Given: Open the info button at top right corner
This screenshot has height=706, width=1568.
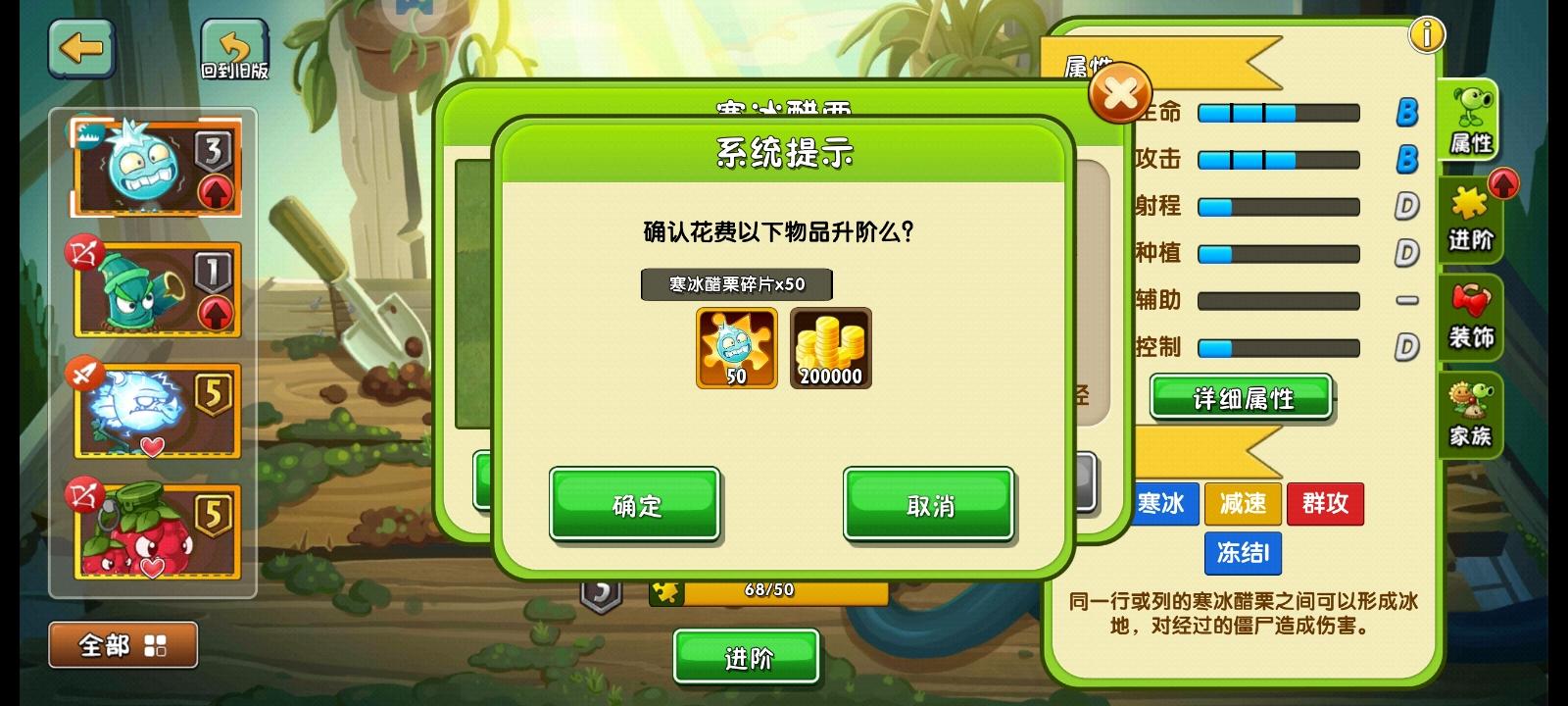Looking at the screenshot, I should (x=1428, y=33).
